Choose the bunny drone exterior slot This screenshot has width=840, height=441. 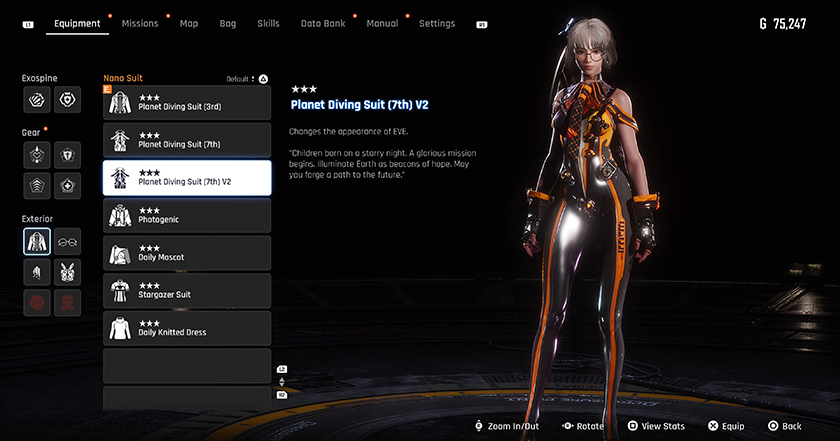69,271
